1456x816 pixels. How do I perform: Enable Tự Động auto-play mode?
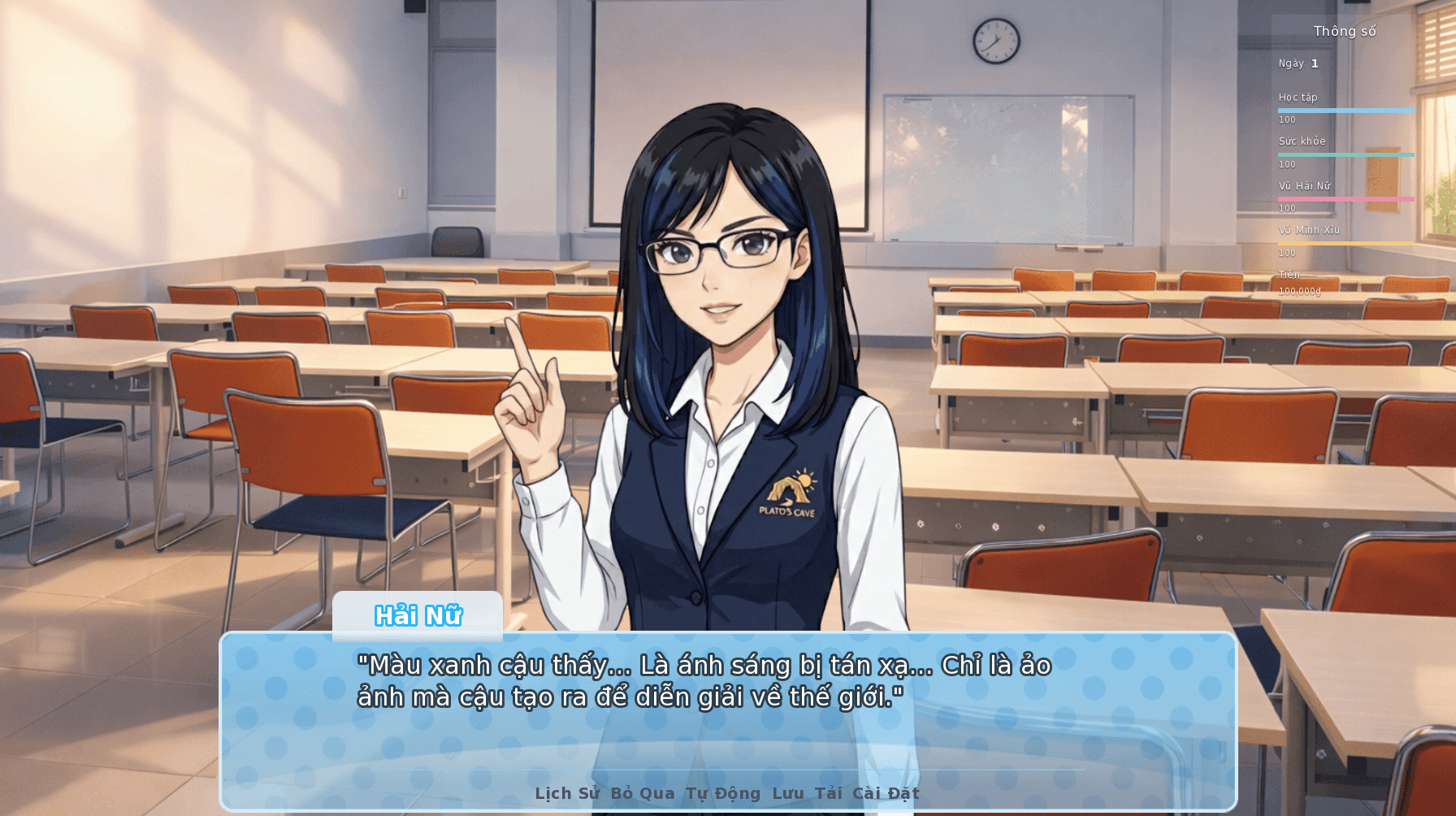click(x=723, y=793)
